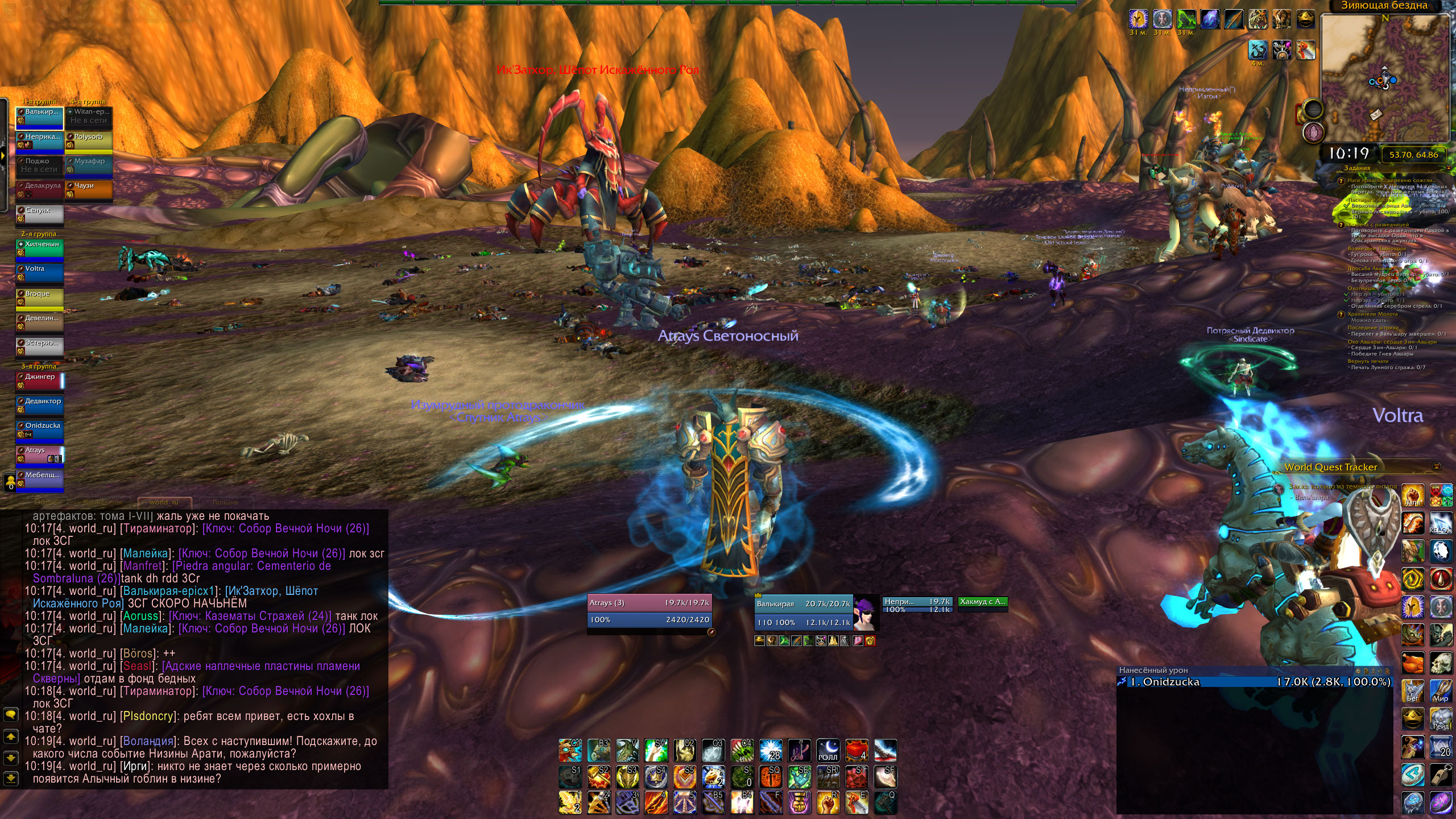This screenshot has width=1456, height=819.
Task: Use the golden fist ability bound to R
Action: pyautogui.click(x=828, y=803)
